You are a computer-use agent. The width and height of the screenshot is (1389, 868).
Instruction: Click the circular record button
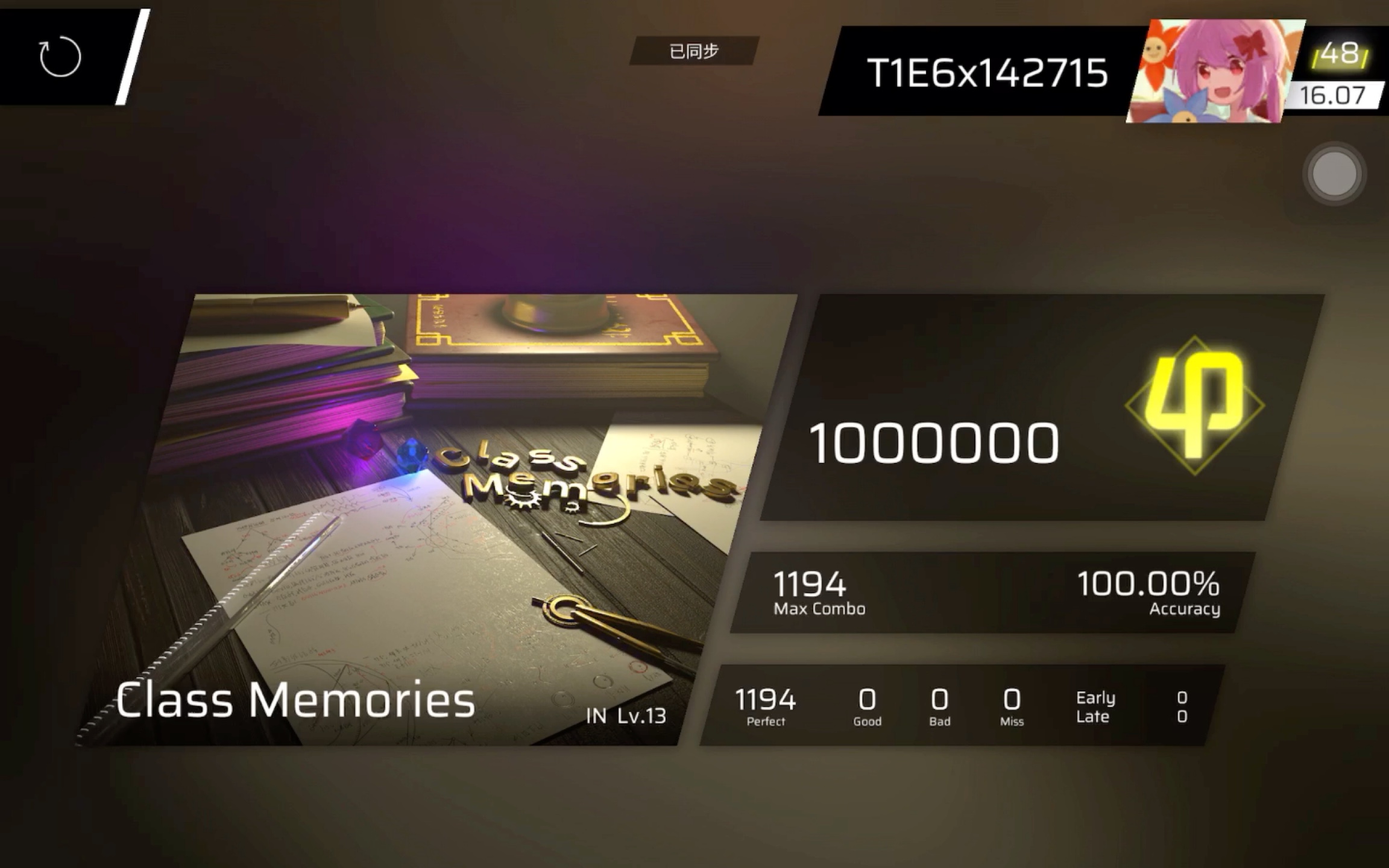[x=1335, y=174]
